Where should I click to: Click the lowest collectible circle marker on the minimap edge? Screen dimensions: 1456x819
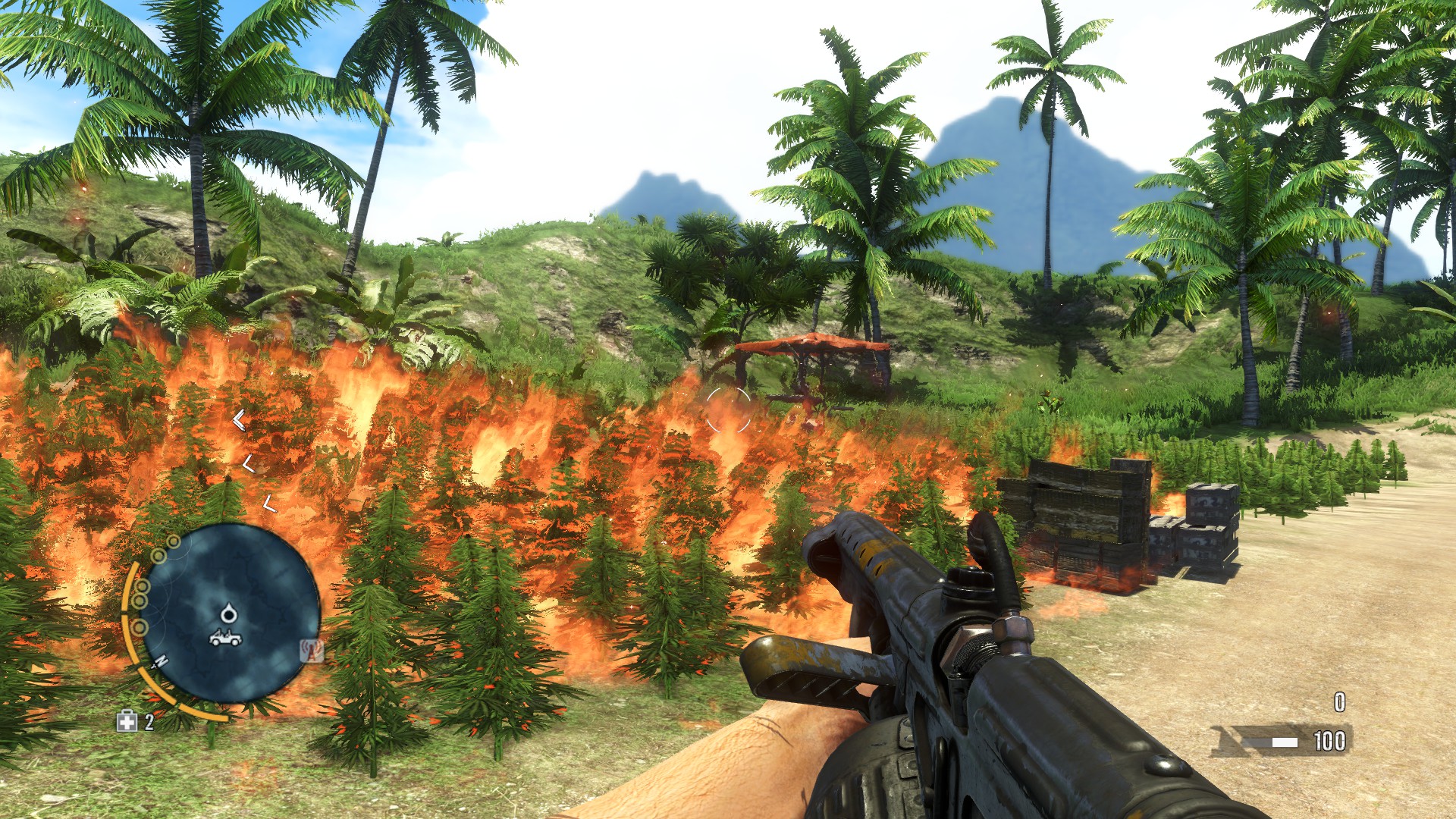click(x=139, y=628)
